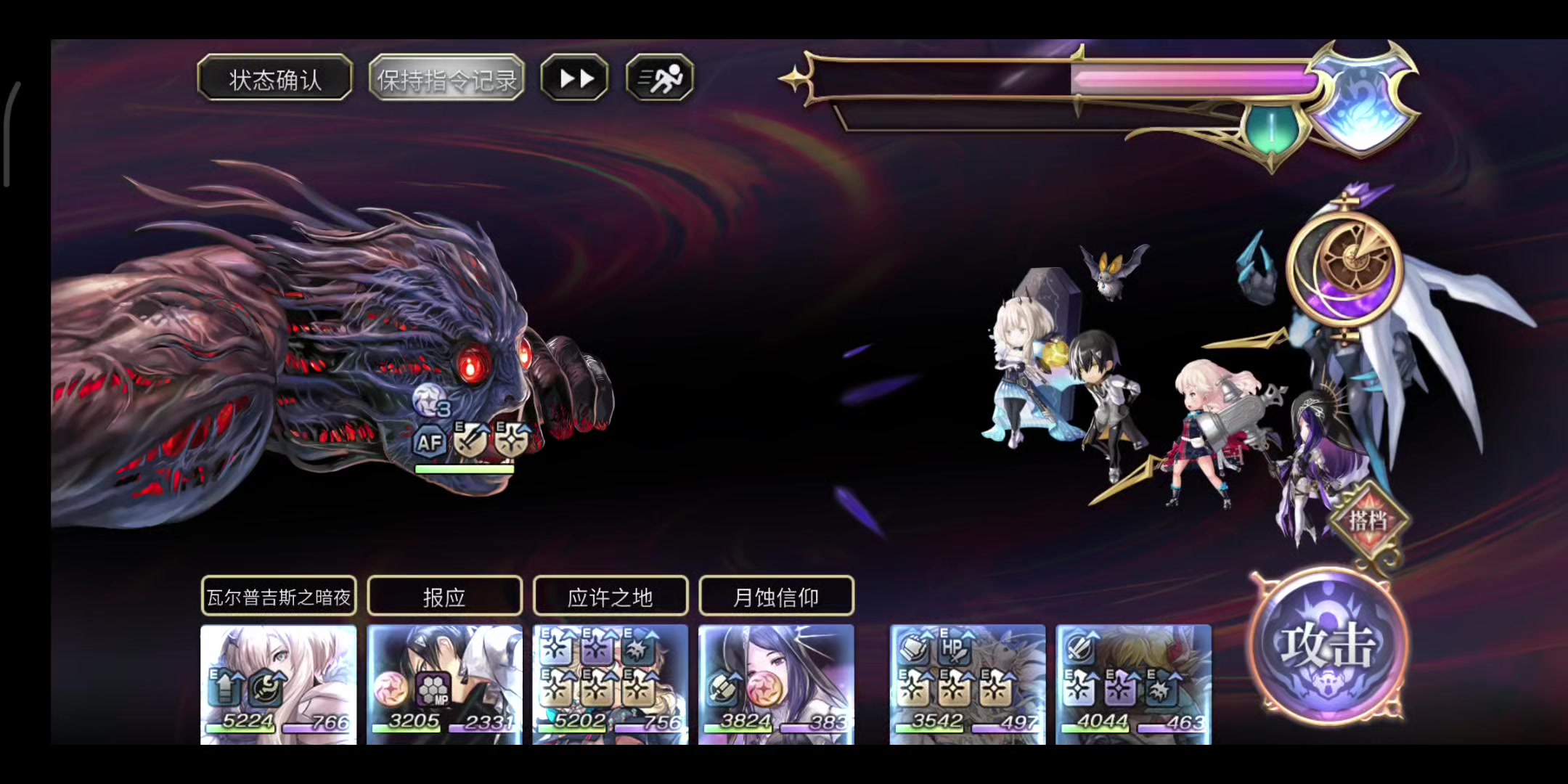The height and width of the screenshot is (784, 1568).
Task: Use the 报应 skill
Action: [444, 595]
